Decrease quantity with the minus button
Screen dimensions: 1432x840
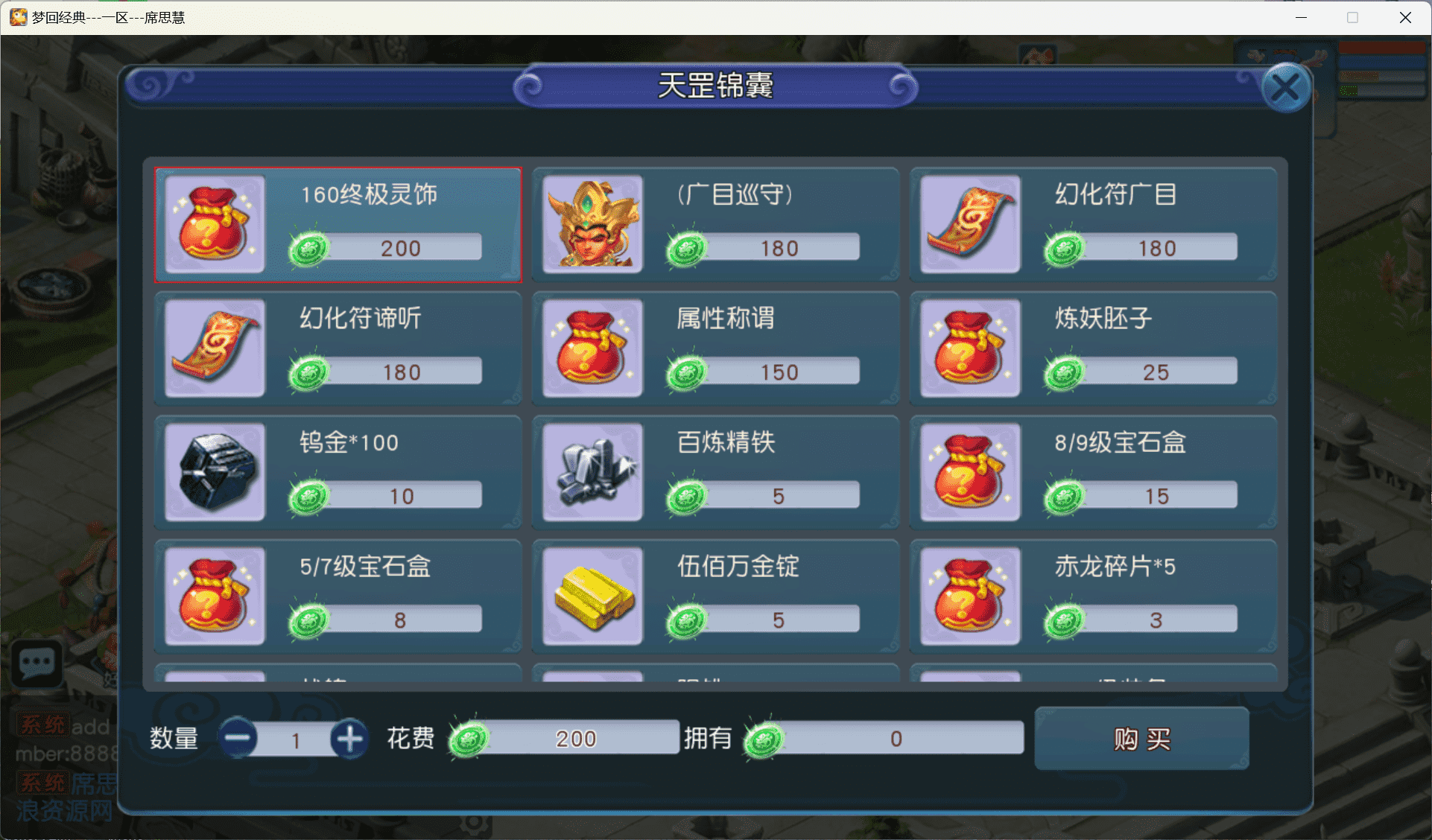[238, 738]
